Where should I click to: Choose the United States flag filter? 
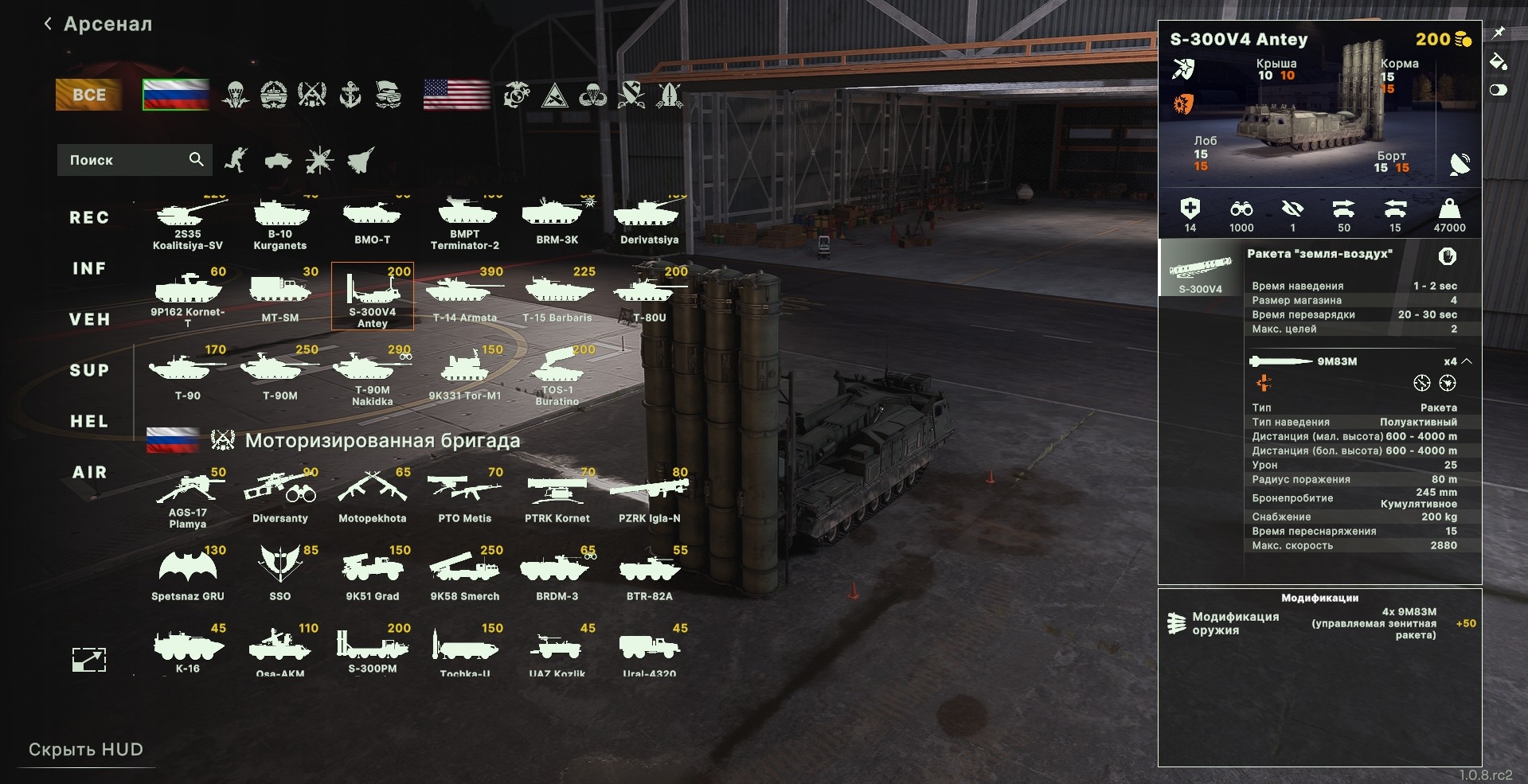click(456, 95)
